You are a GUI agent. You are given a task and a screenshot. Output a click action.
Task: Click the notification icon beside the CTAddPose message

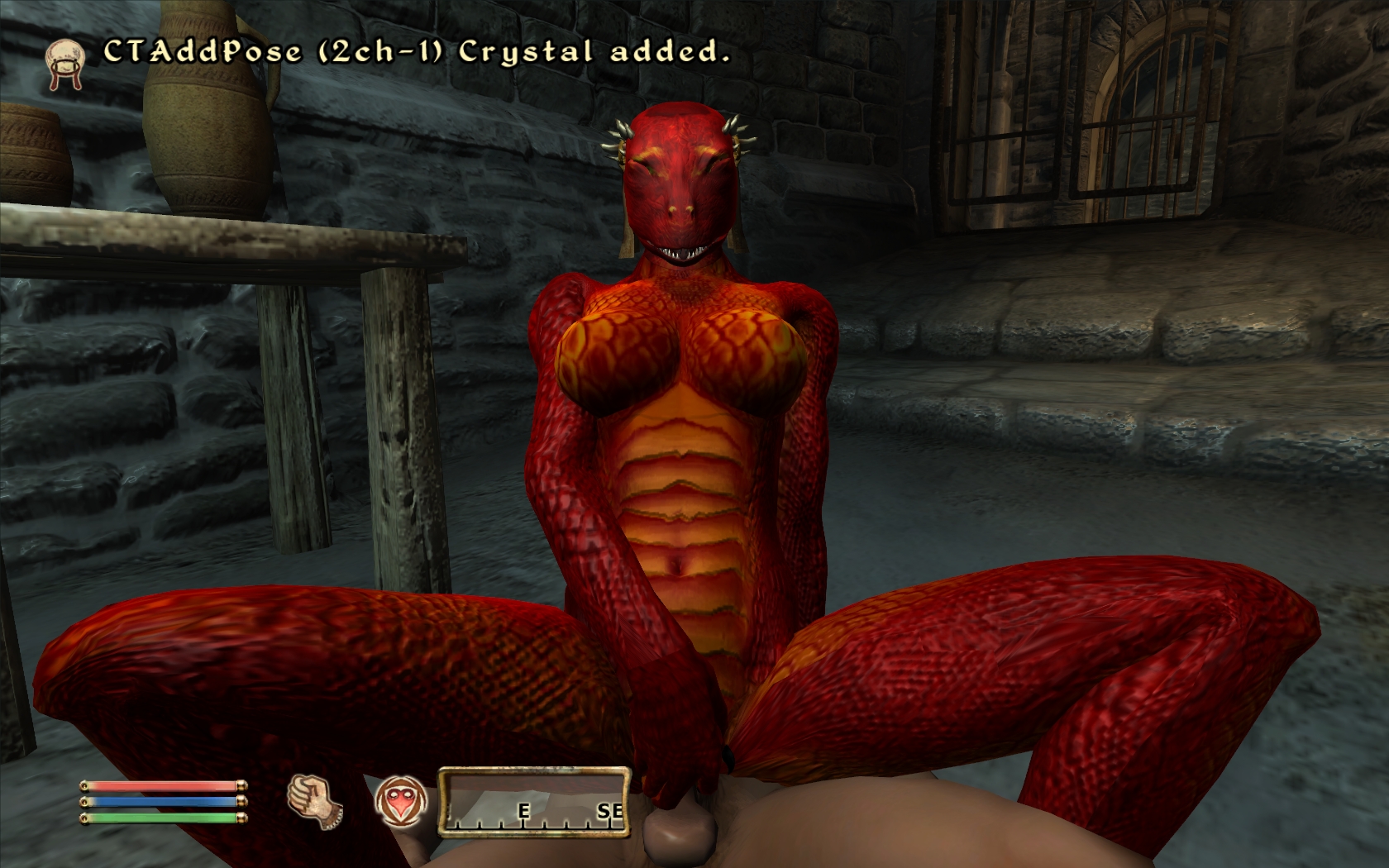(65, 61)
